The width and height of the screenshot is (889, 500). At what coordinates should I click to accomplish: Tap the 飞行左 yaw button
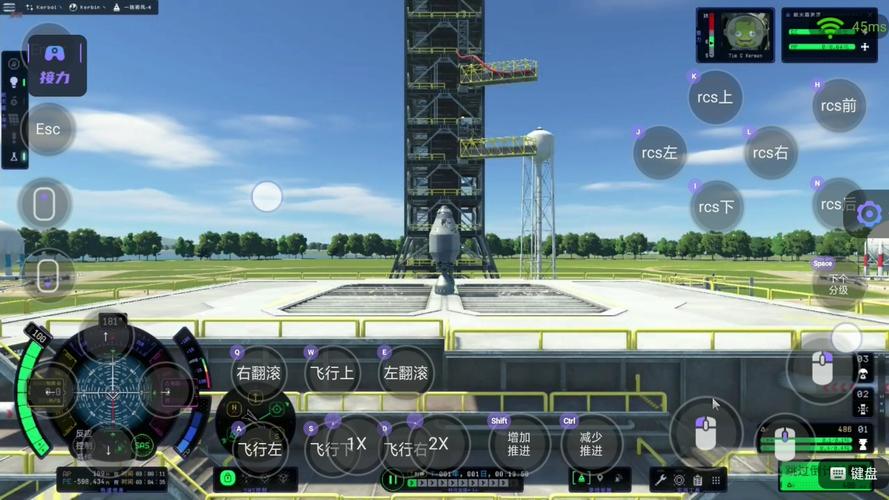tap(258, 449)
